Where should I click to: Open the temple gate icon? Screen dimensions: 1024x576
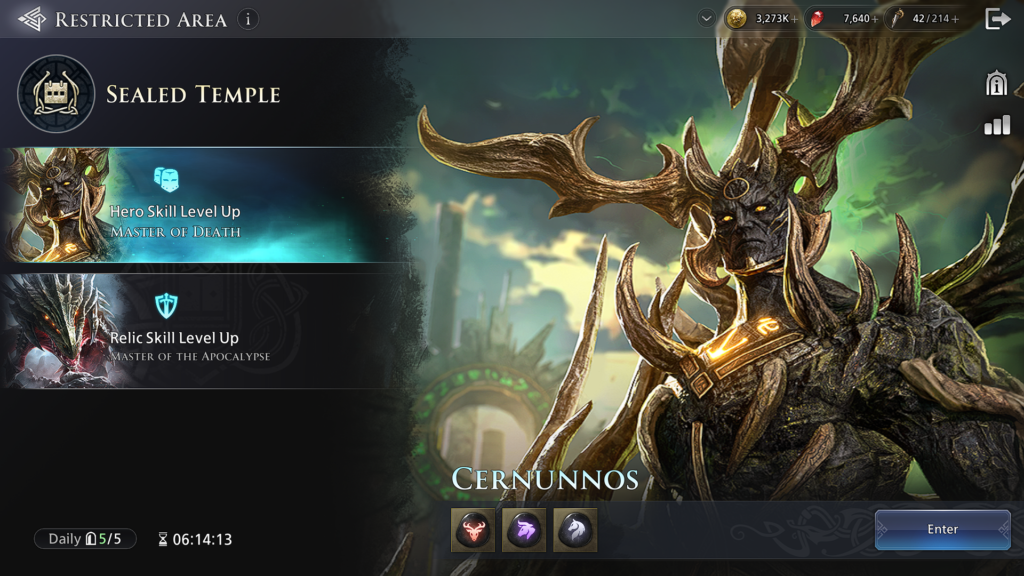click(x=996, y=84)
